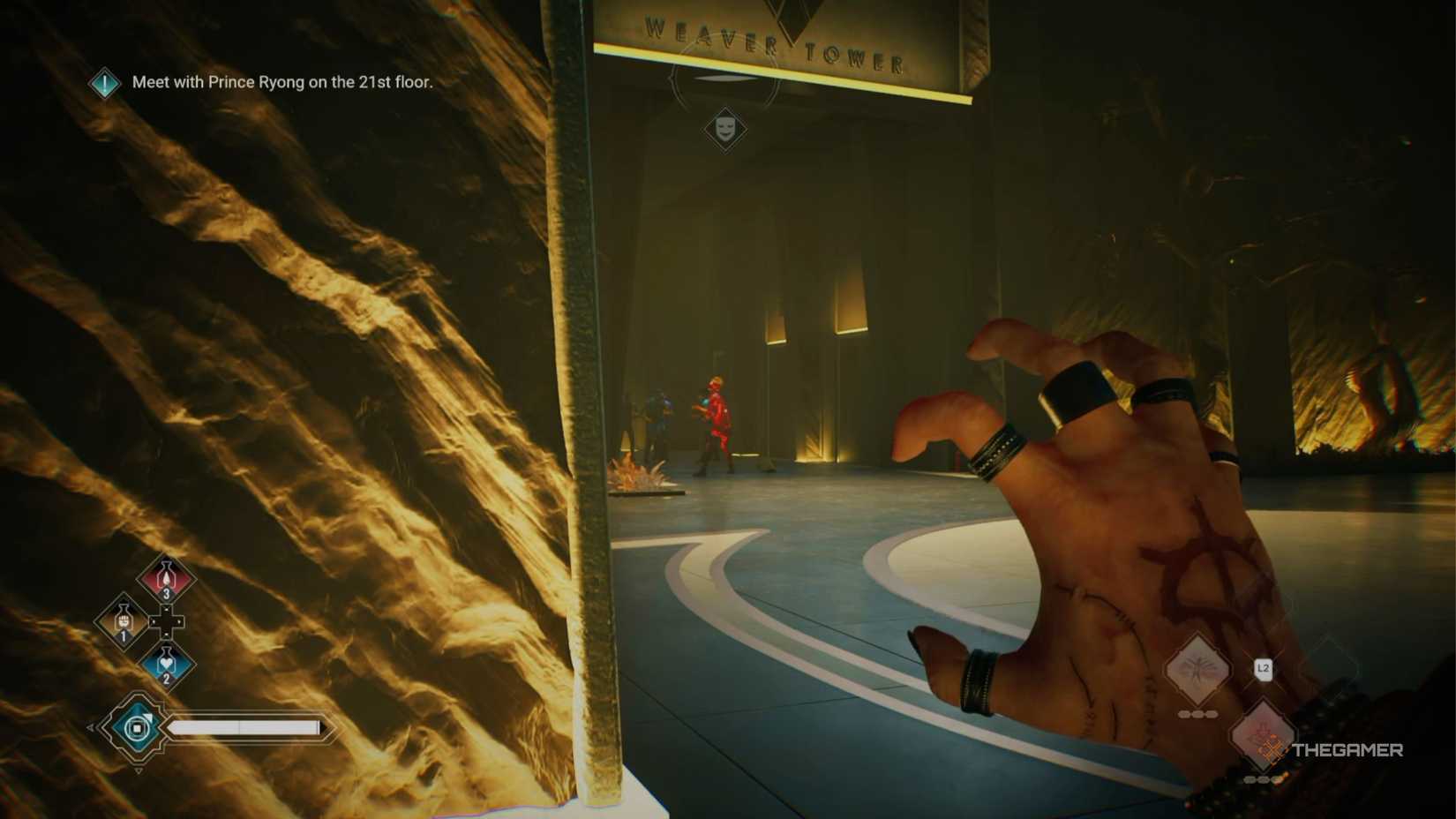The height and width of the screenshot is (819, 1456).
Task: Toggle the d-pad up direction on the consumable cross
Action: (x=166, y=609)
